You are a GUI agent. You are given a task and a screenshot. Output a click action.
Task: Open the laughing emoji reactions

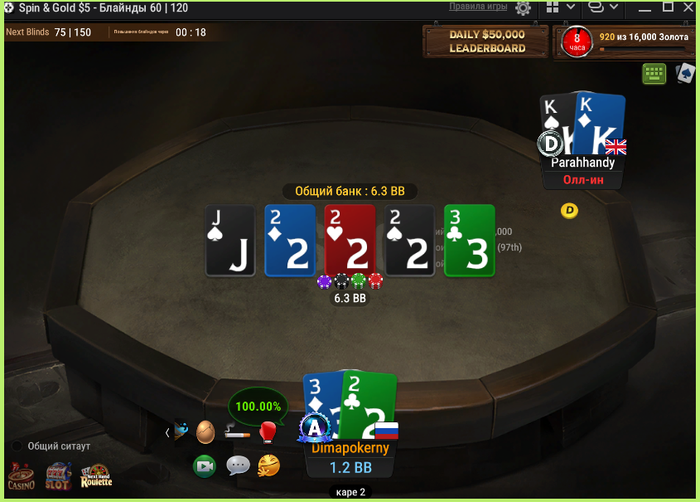pos(268,465)
